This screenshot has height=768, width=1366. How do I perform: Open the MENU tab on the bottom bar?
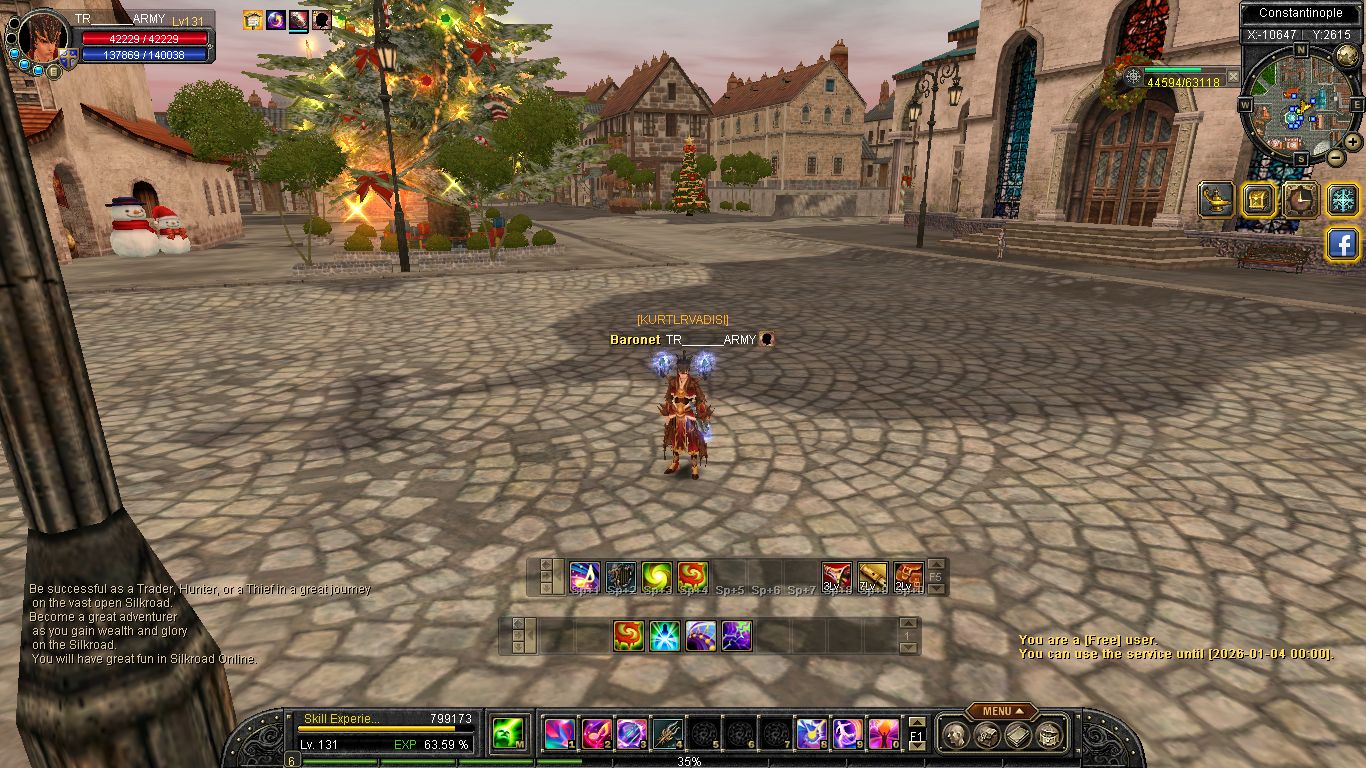tap(1001, 711)
